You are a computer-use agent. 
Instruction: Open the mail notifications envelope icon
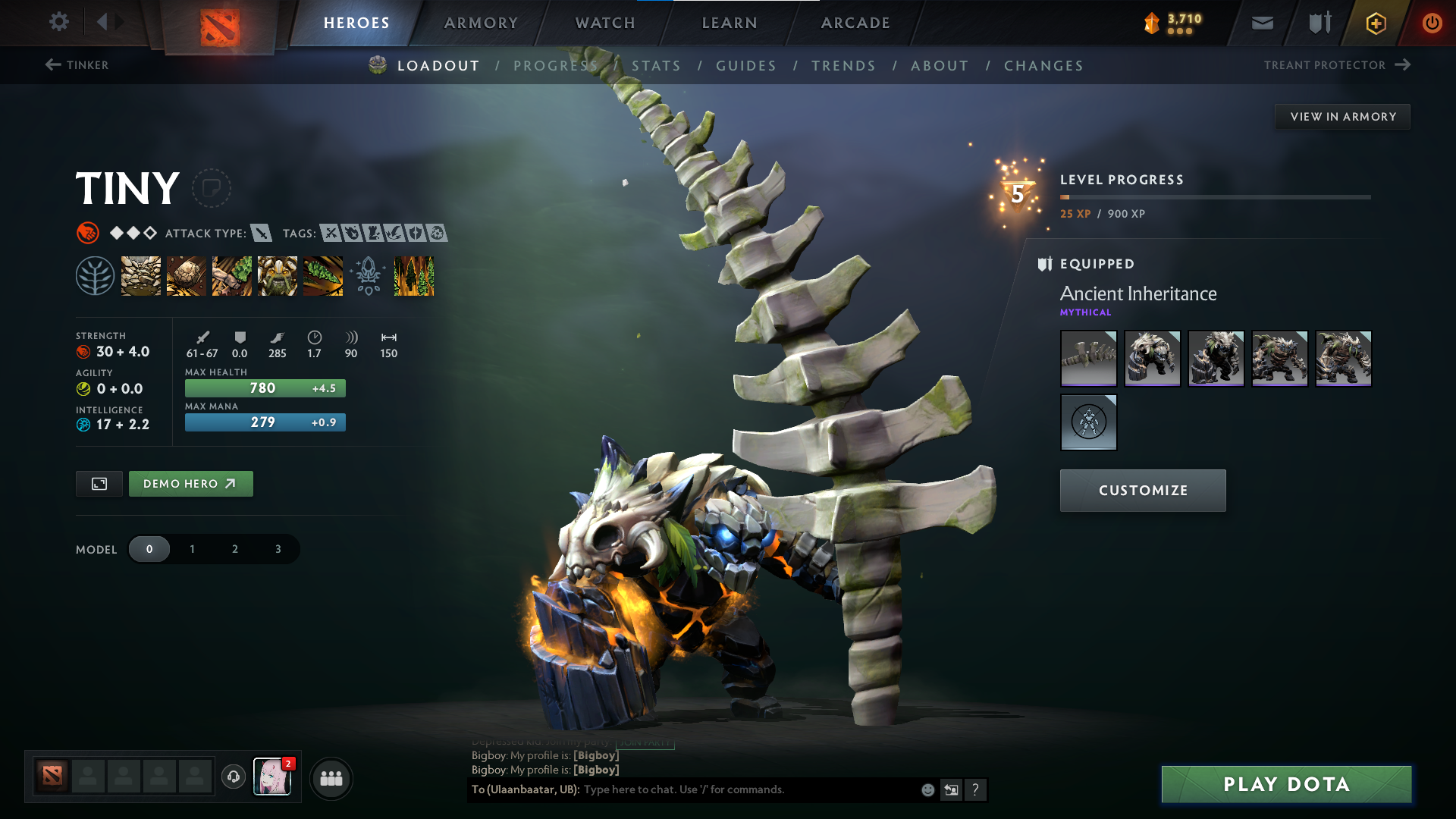pos(1261,23)
